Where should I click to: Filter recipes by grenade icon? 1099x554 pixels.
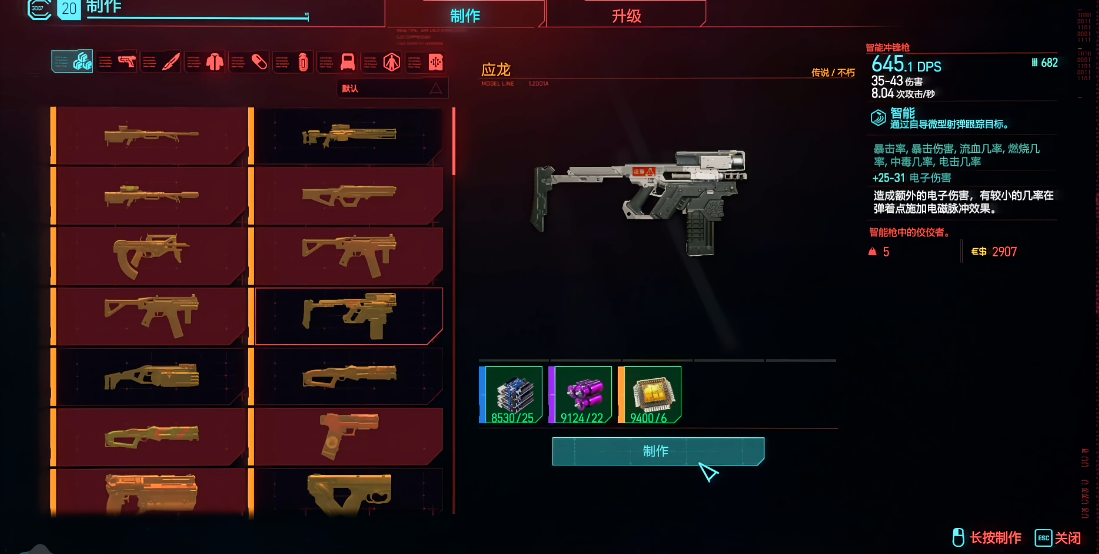click(x=303, y=62)
